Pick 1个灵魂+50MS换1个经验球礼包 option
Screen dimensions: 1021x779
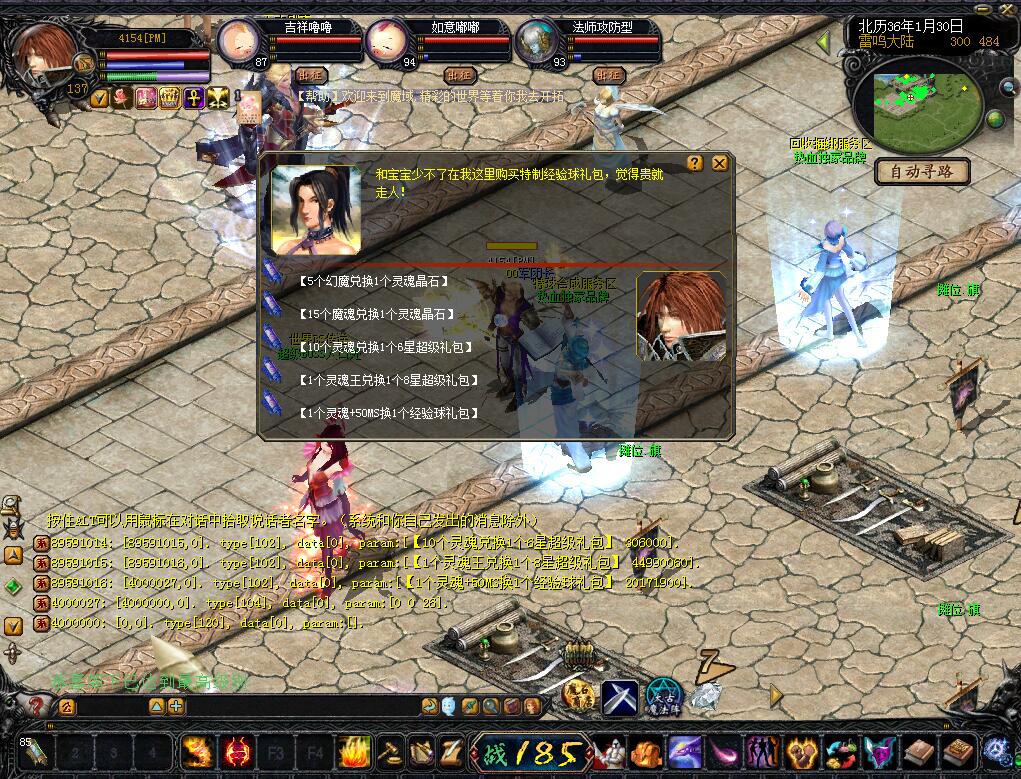tap(388, 413)
